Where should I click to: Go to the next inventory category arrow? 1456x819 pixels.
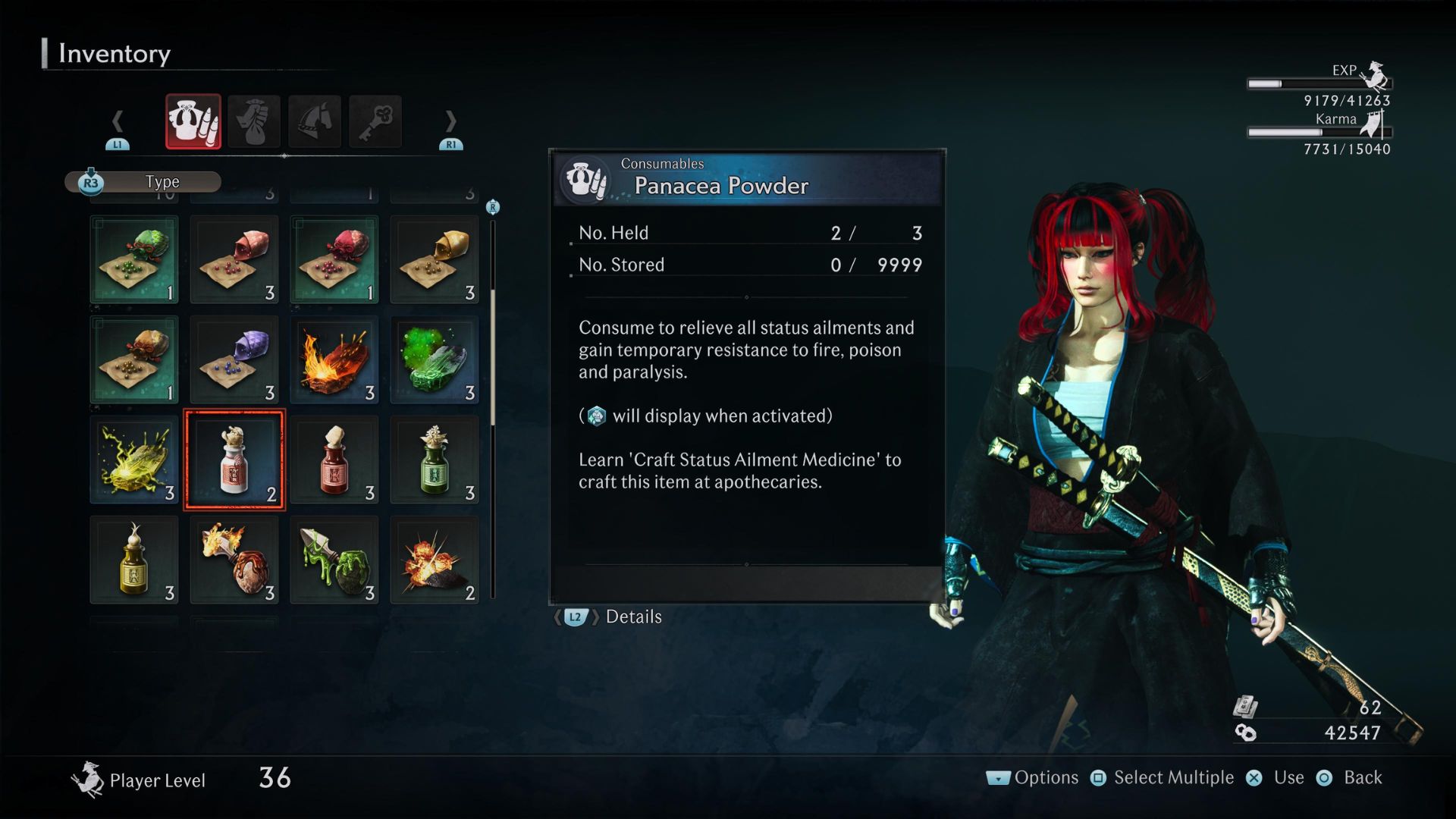(x=450, y=121)
